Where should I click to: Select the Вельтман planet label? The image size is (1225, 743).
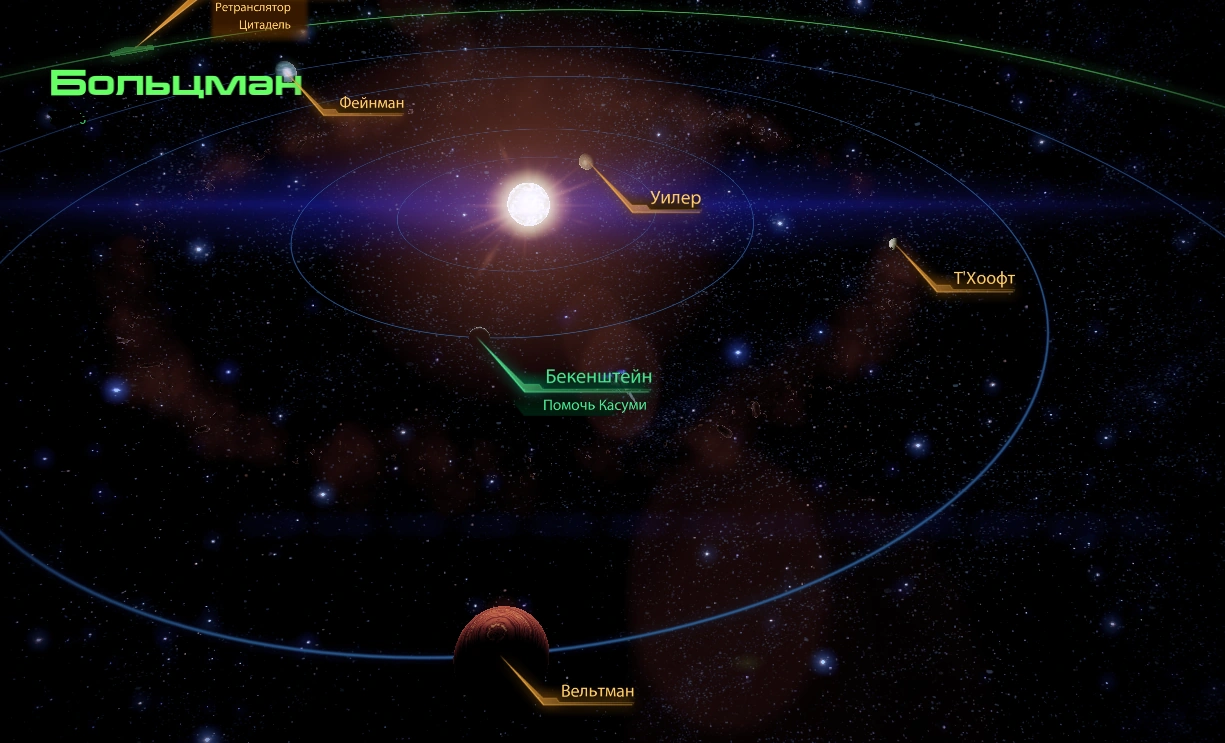(x=597, y=691)
